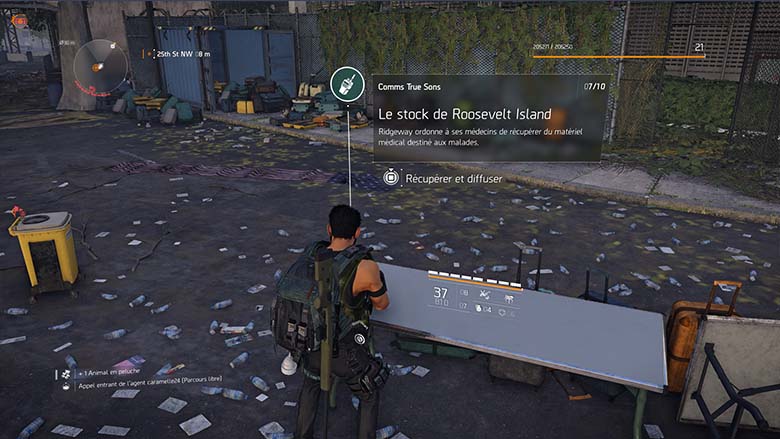Open the Le stock de Roosevelt Island panel
The width and height of the screenshot is (780, 439).
tap(489, 118)
